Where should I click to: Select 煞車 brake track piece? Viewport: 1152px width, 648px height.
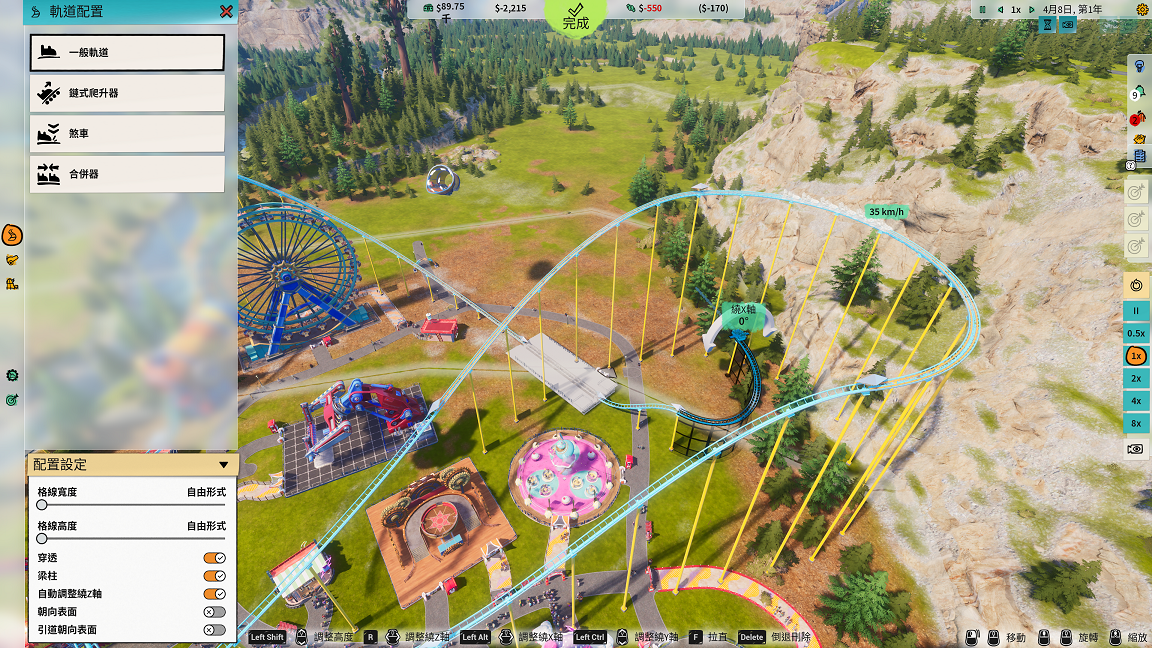127,133
